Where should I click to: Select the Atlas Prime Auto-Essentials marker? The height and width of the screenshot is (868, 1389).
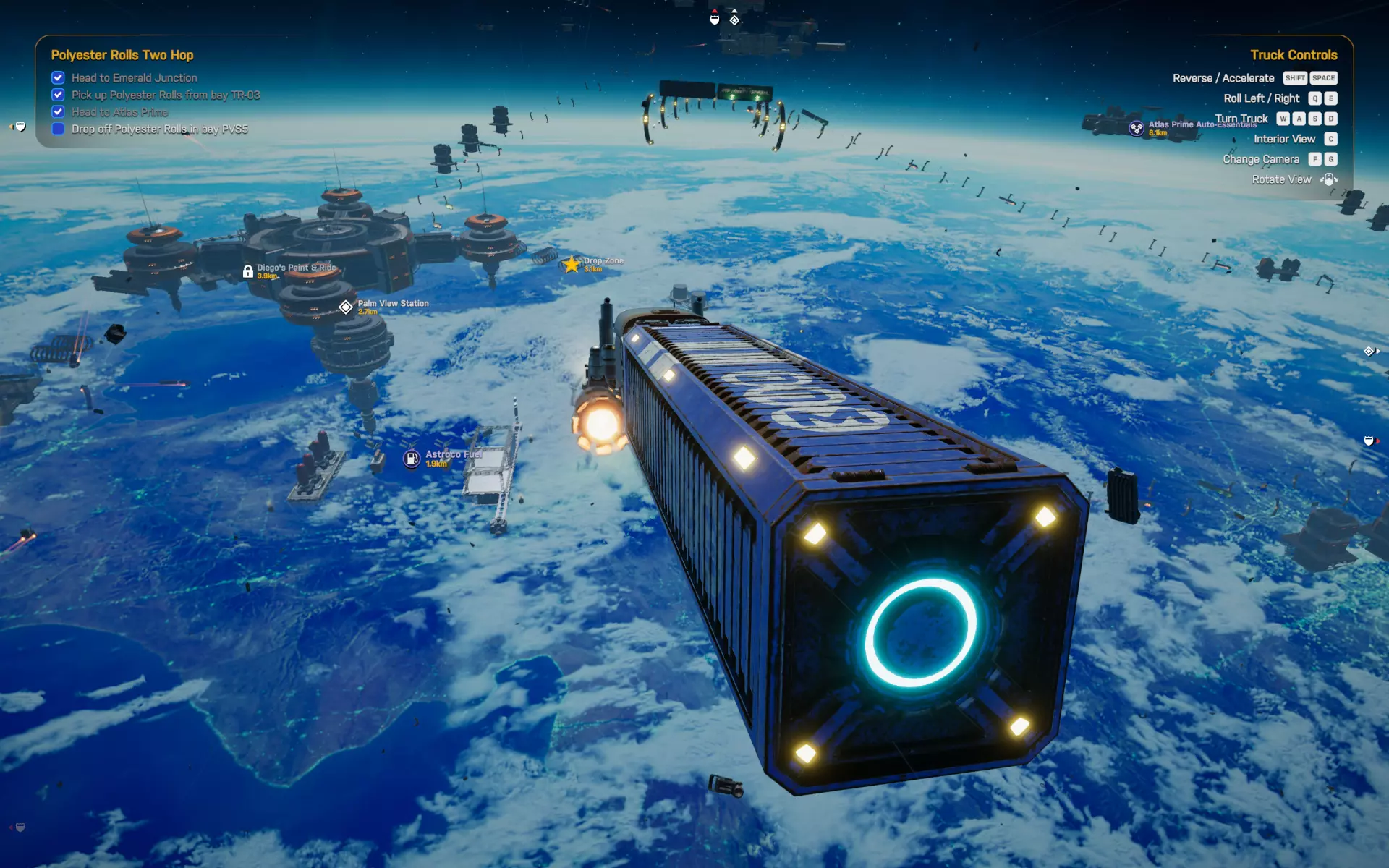click(1137, 128)
